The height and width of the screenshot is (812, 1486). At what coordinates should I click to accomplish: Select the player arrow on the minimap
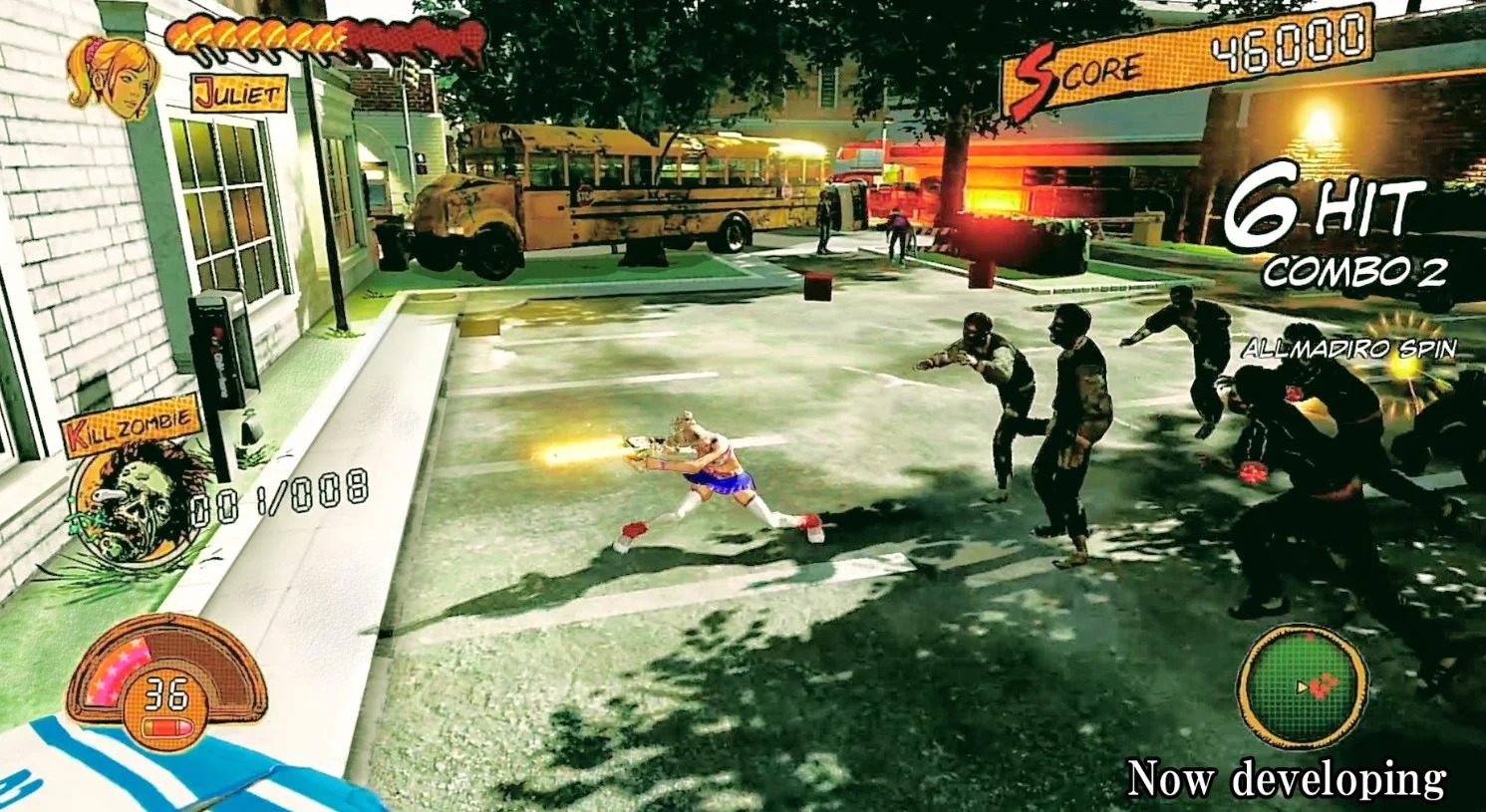click(1302, 686)
